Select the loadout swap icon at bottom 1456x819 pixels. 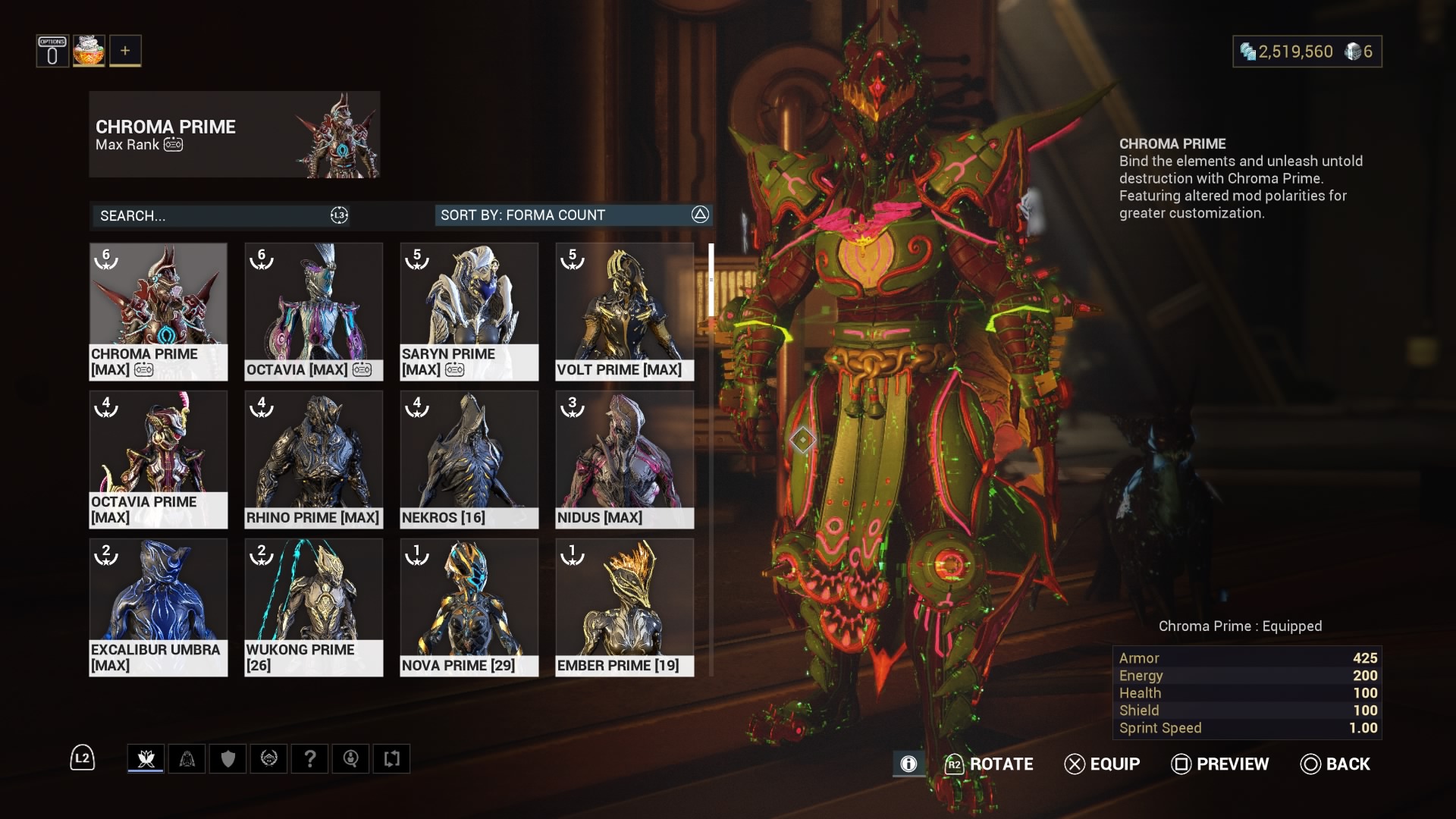coord(392,758)
